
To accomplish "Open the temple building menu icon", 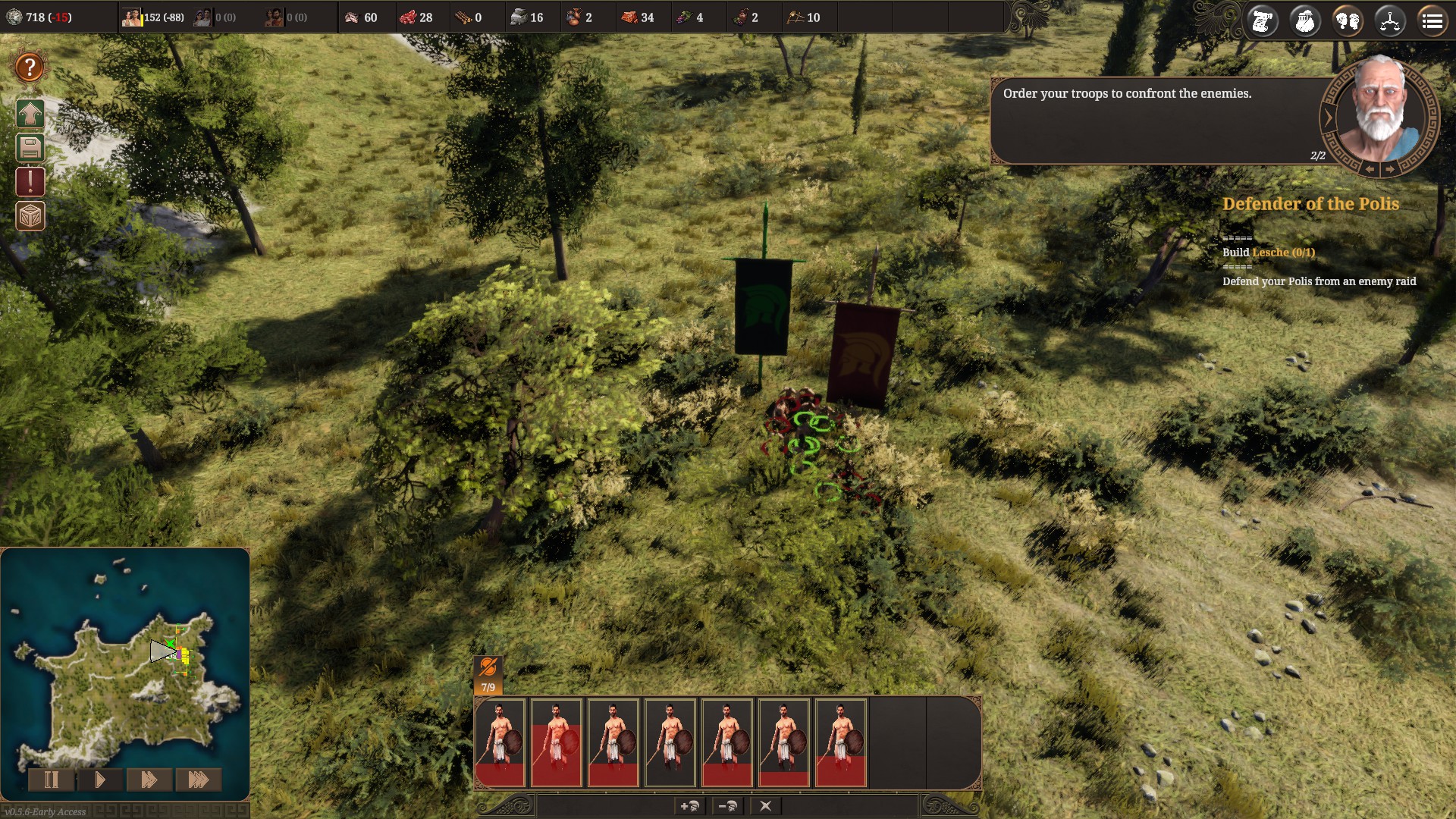I will 1305,21.
